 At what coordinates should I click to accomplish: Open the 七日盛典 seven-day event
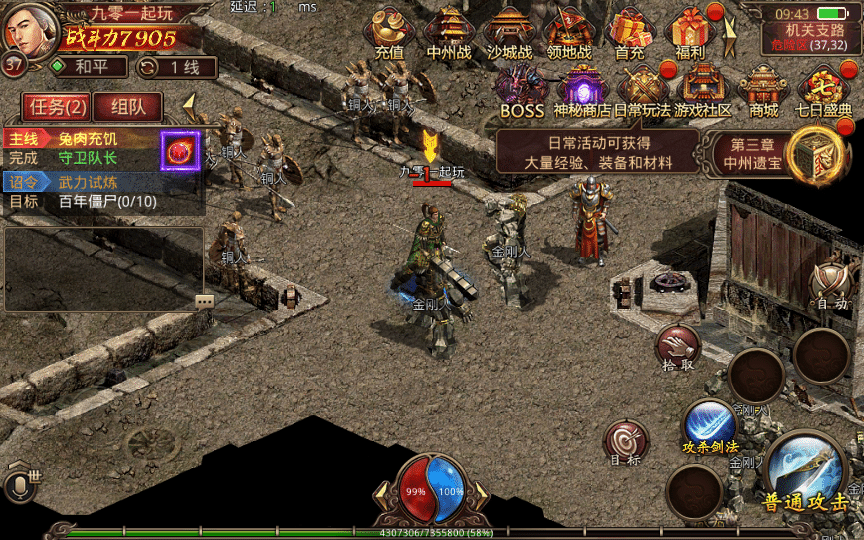click(824, 90)
